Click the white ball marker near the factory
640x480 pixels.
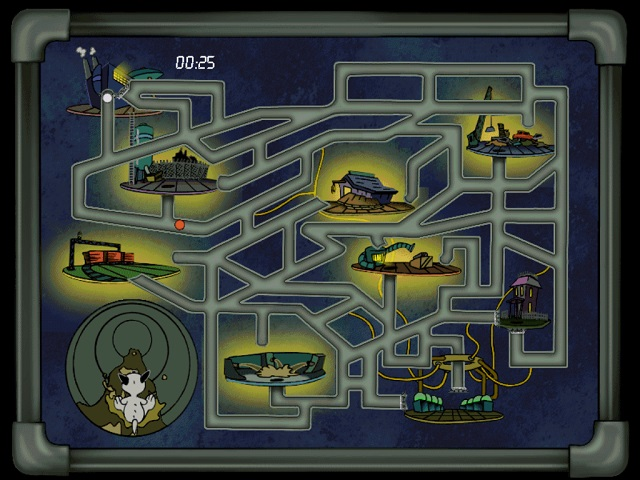(107, 97)
